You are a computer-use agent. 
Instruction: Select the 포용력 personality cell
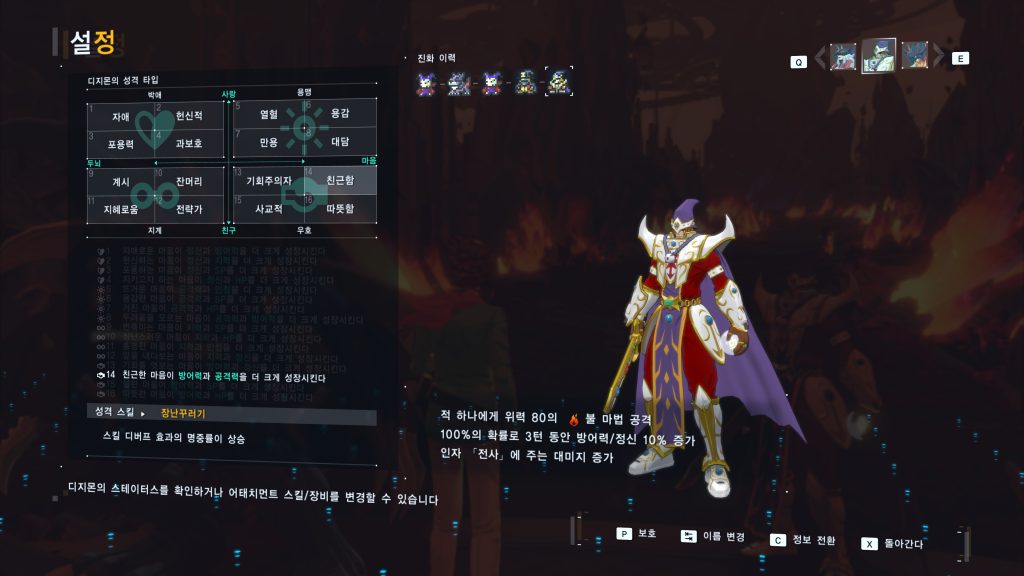point(121,143)
